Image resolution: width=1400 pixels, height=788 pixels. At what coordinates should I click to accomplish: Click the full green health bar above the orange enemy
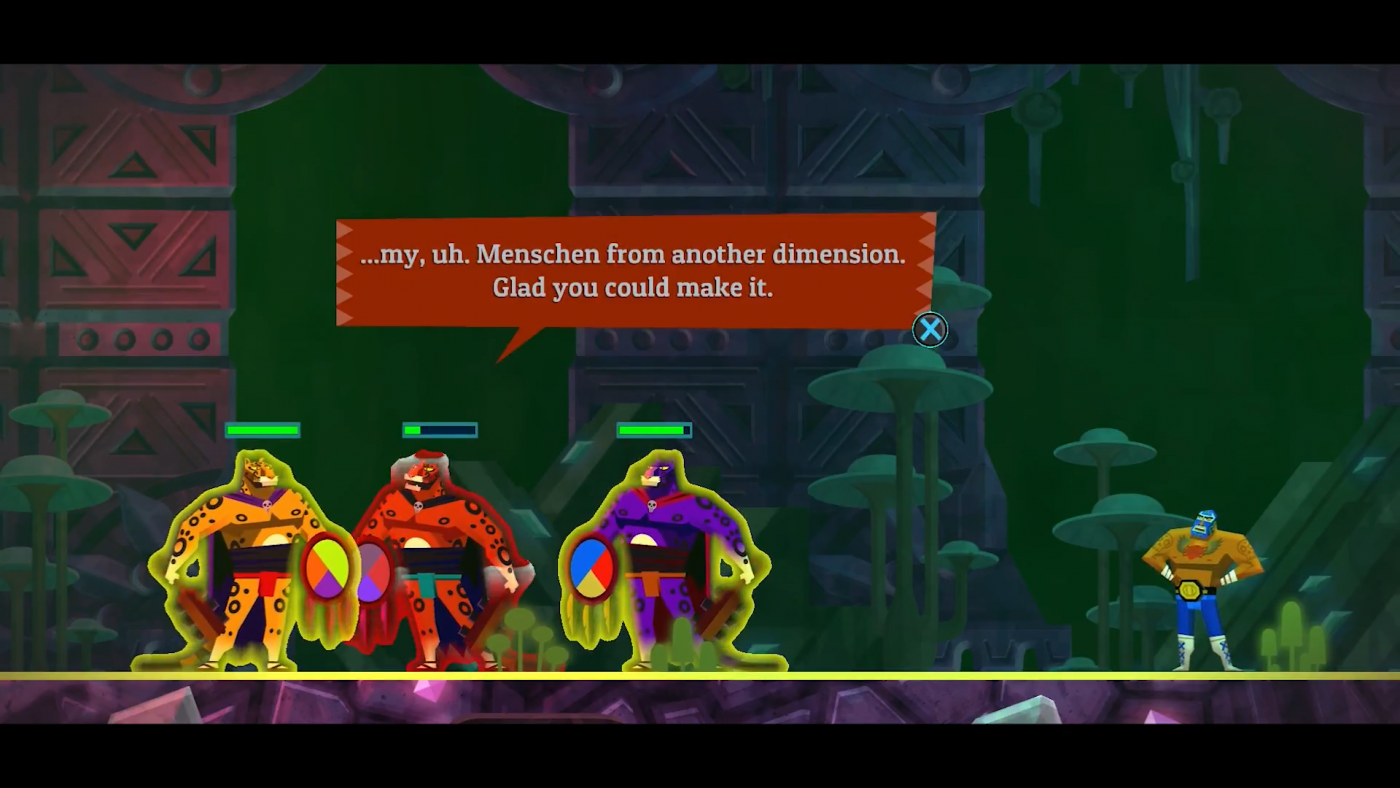[263, 430]
